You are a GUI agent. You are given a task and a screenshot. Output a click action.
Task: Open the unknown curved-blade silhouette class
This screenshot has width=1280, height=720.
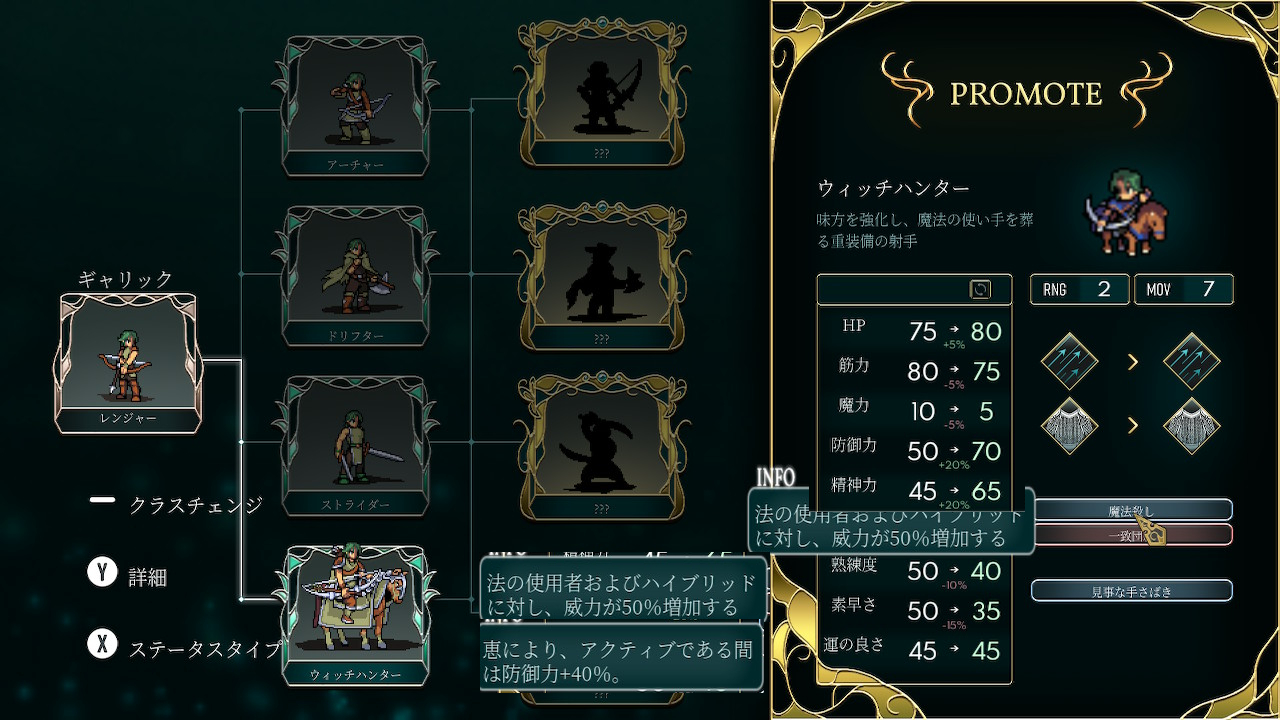601,442
